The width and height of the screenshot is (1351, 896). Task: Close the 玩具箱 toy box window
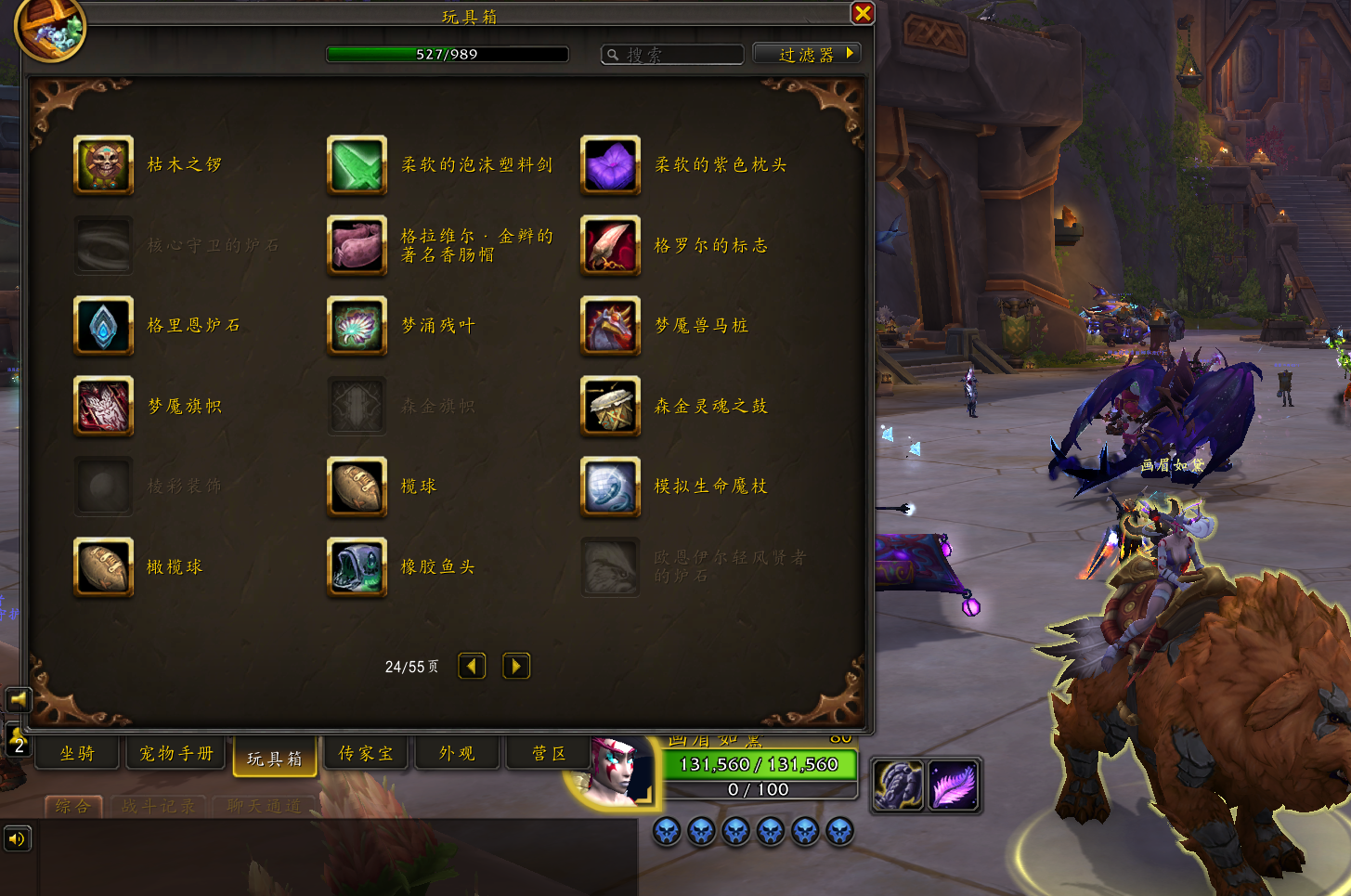pyautogui.click(x=862, y=13)
